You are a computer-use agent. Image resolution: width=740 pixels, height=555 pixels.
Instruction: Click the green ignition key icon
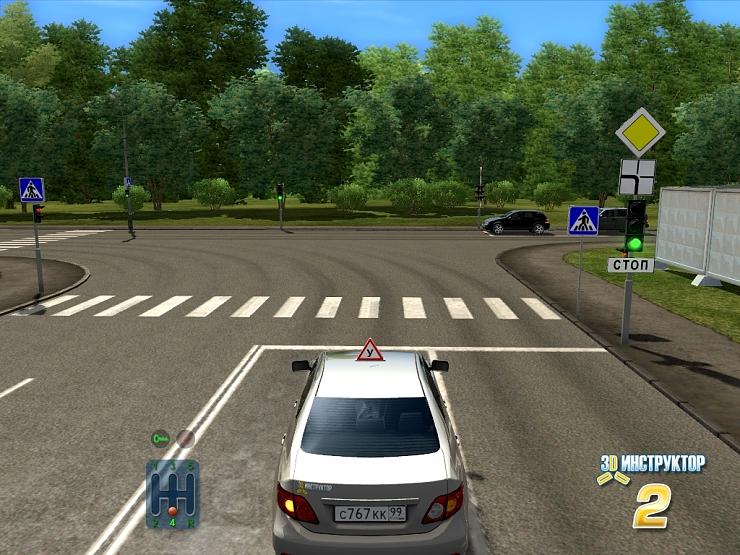[159, 438]
